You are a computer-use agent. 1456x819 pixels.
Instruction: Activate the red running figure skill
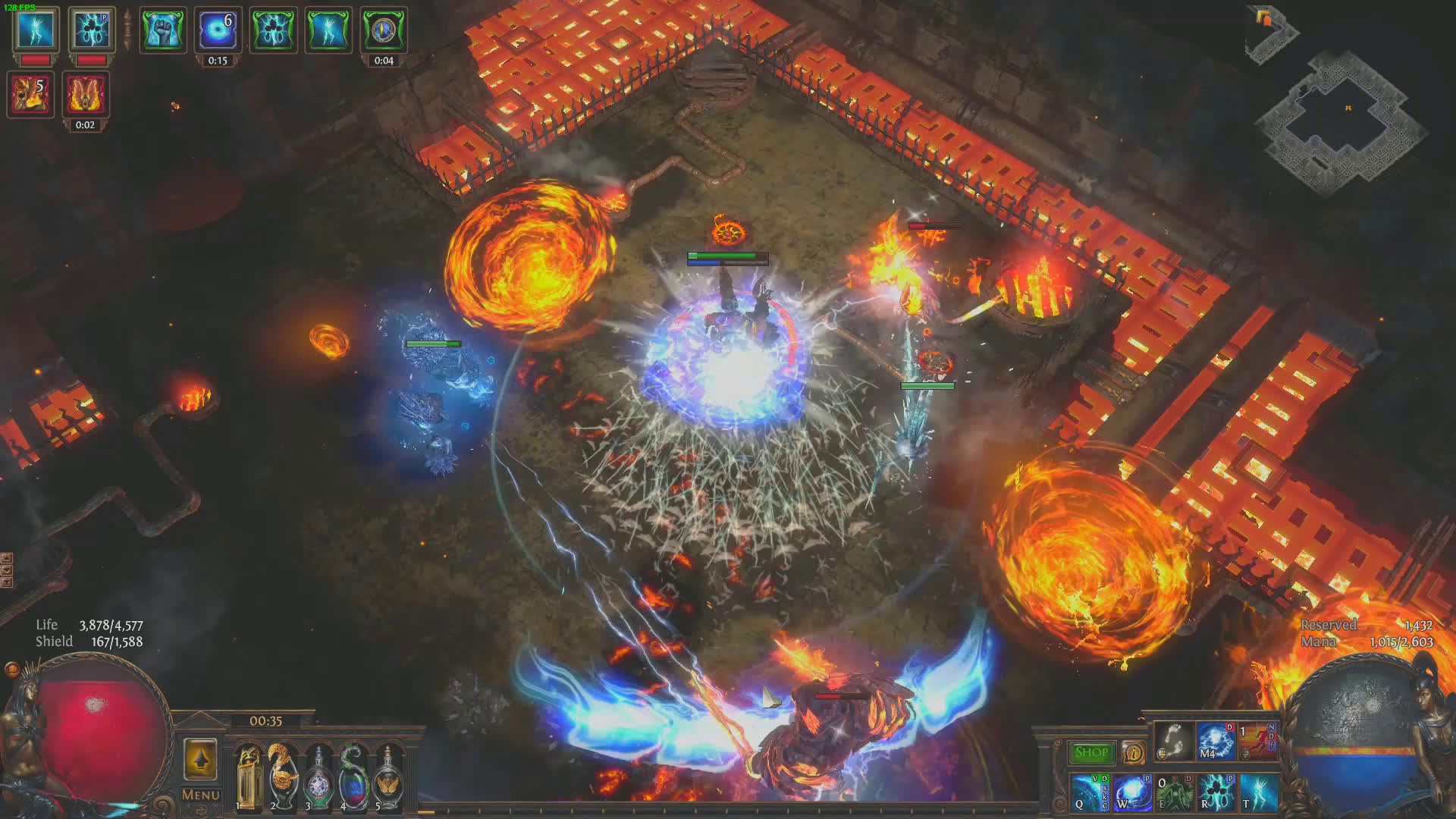[1257, 741]
